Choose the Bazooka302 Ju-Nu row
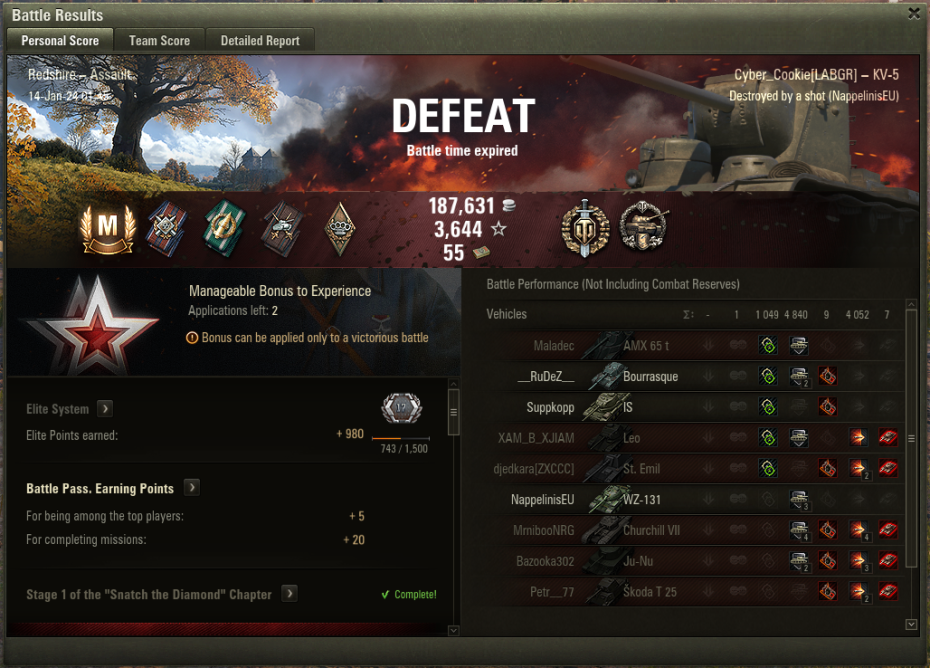Viewport: 930px width, 668px height. 690,561
